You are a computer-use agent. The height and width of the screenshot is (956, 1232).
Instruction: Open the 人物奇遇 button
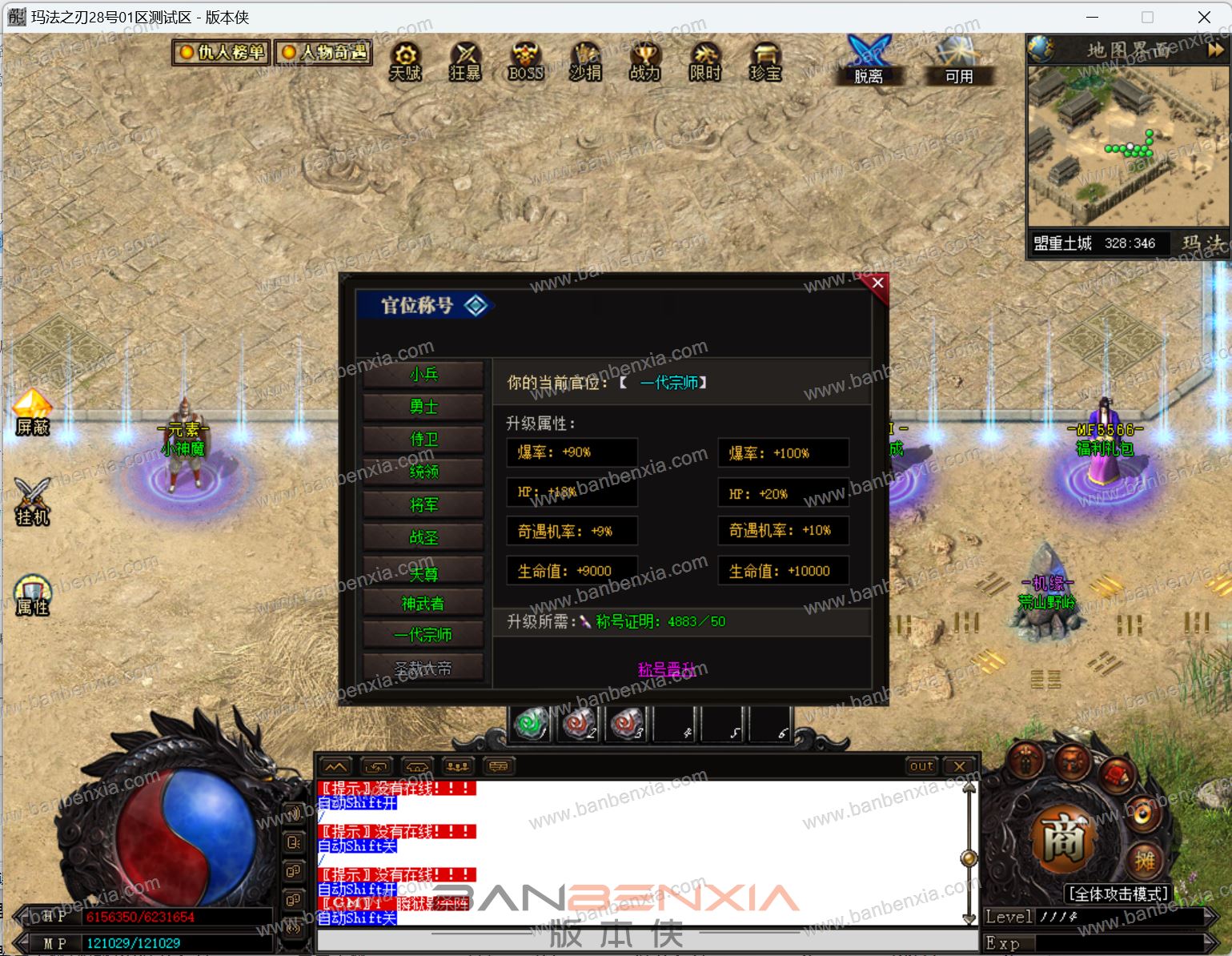pos(324,53)
